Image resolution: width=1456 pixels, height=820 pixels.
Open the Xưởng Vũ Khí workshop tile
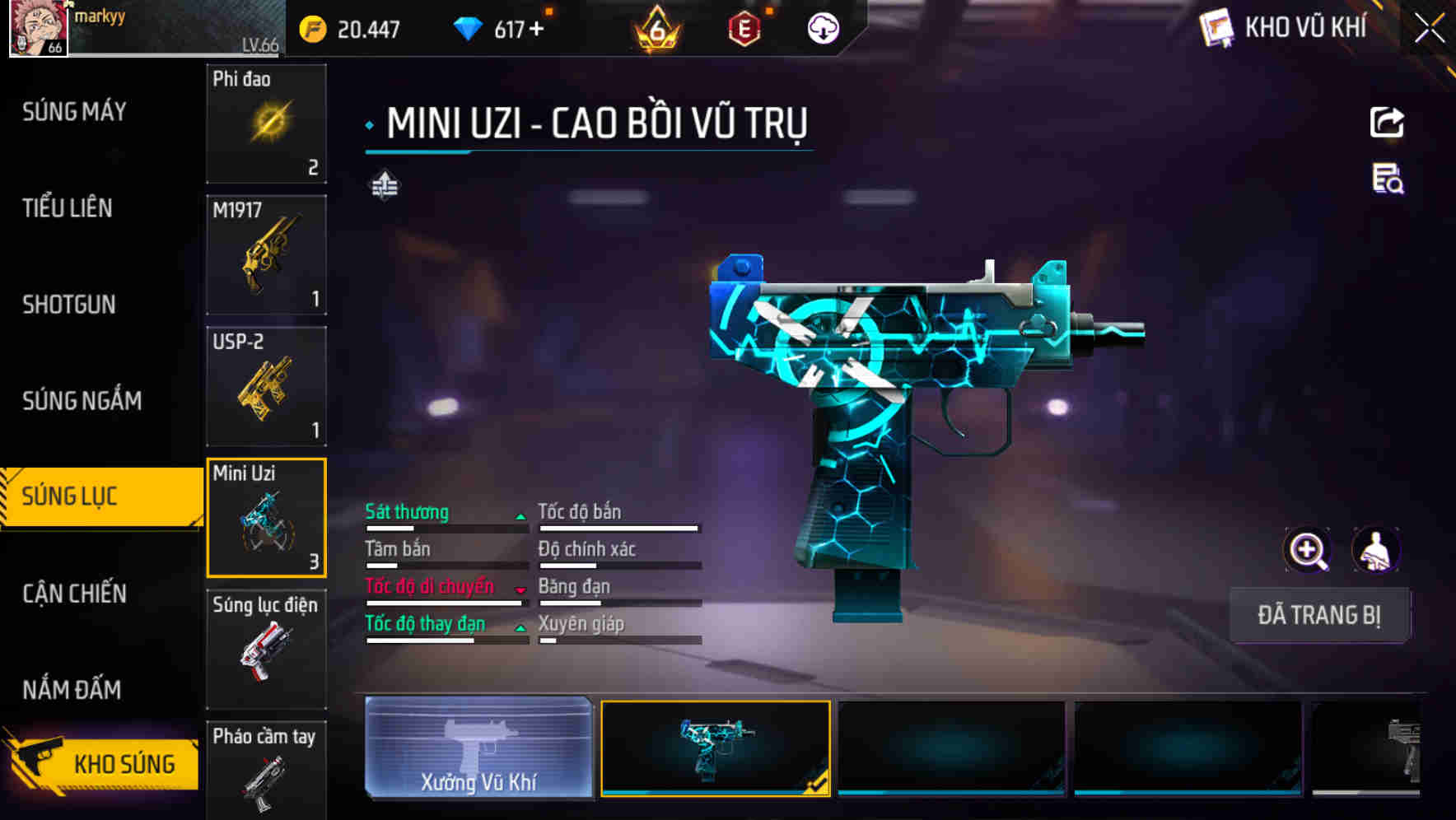coord(478,748)
